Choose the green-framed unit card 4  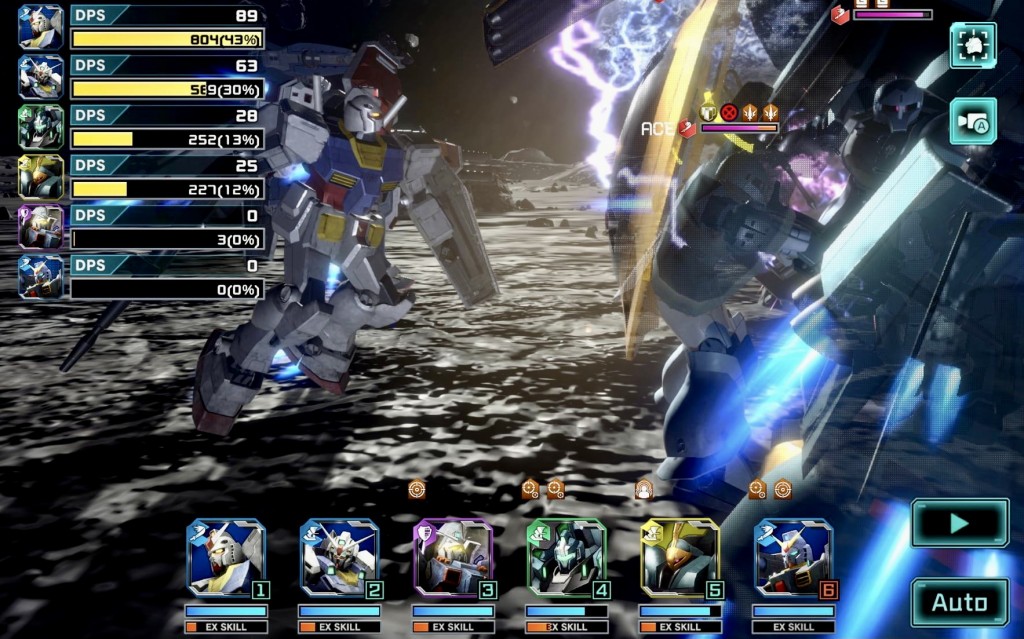tap(567, 558)
